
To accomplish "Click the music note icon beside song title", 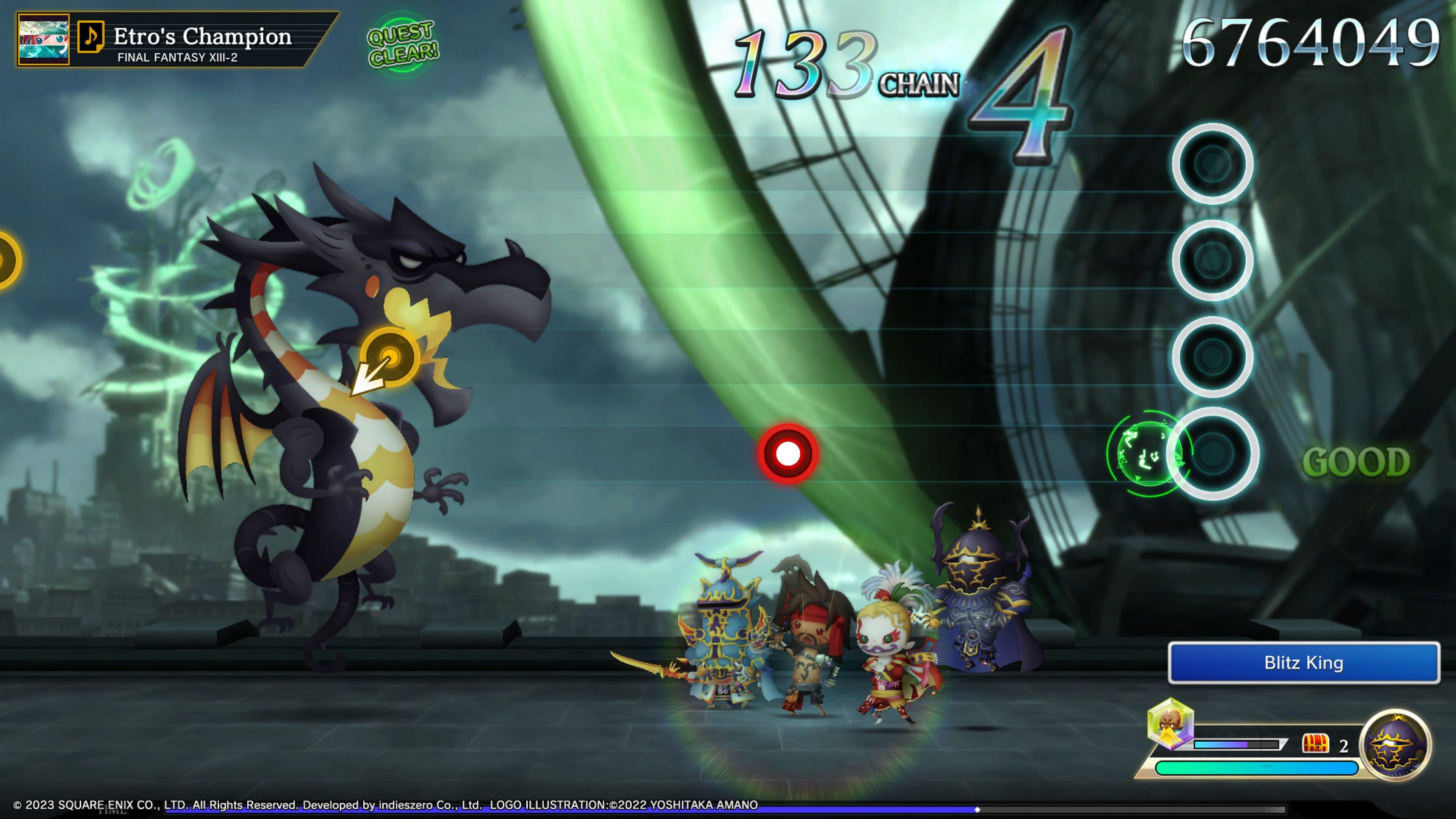I will click(91, 37).
